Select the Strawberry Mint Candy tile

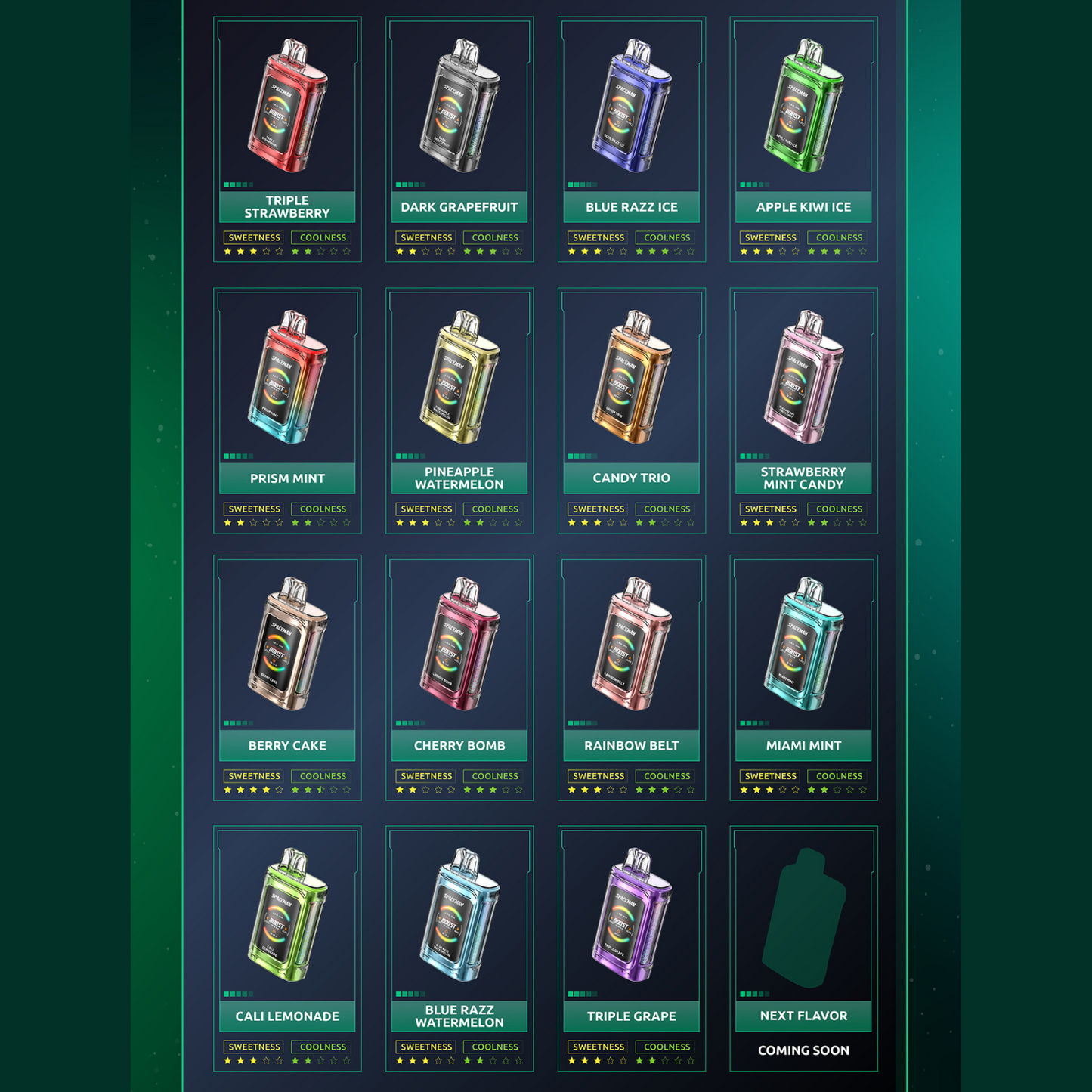[x=803, y=410]
